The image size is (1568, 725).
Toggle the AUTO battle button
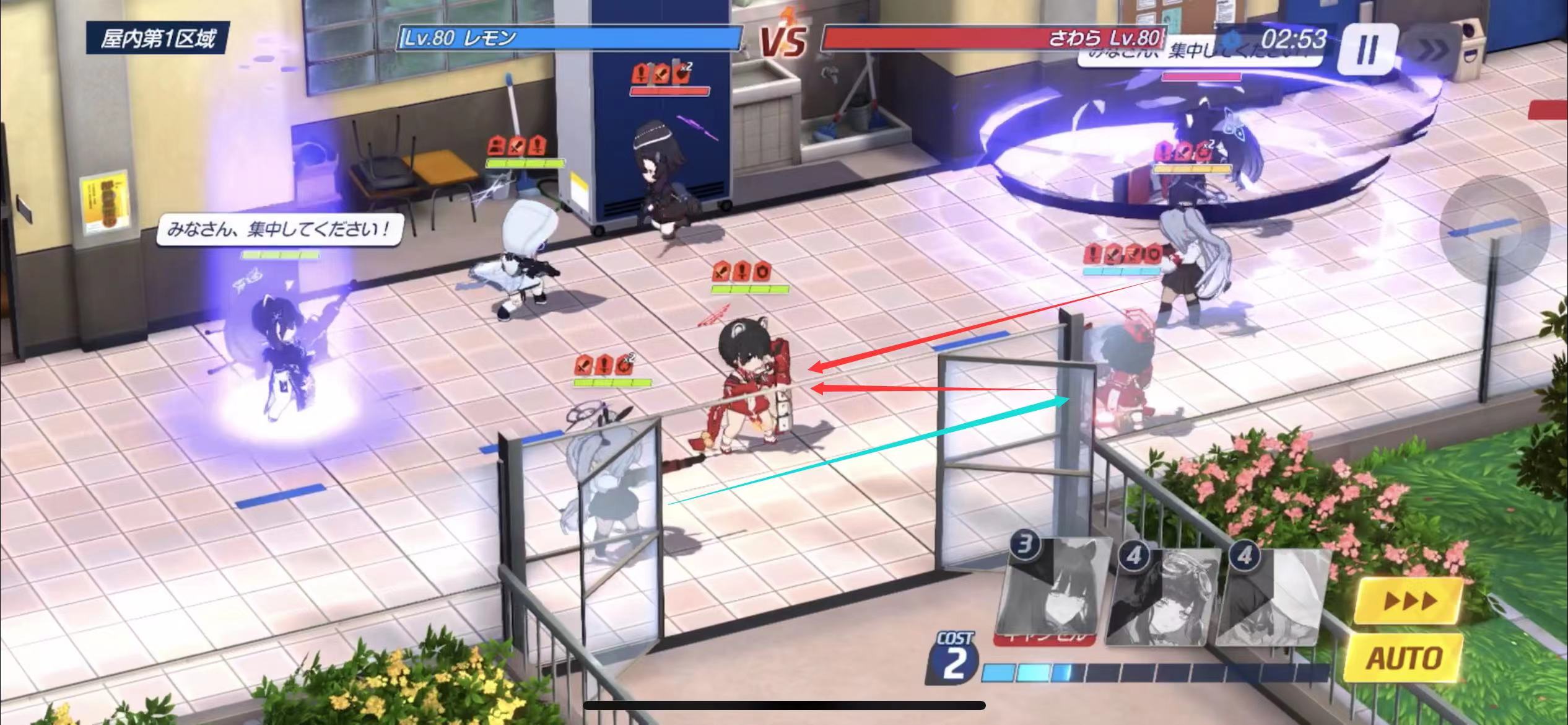1405,658
